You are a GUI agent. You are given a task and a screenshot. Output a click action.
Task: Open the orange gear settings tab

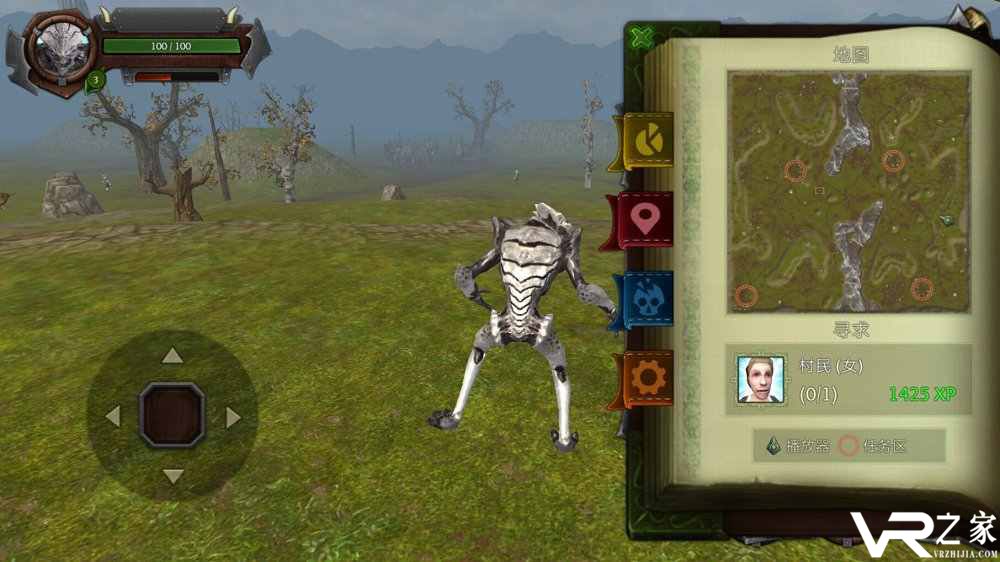point(648,377)
